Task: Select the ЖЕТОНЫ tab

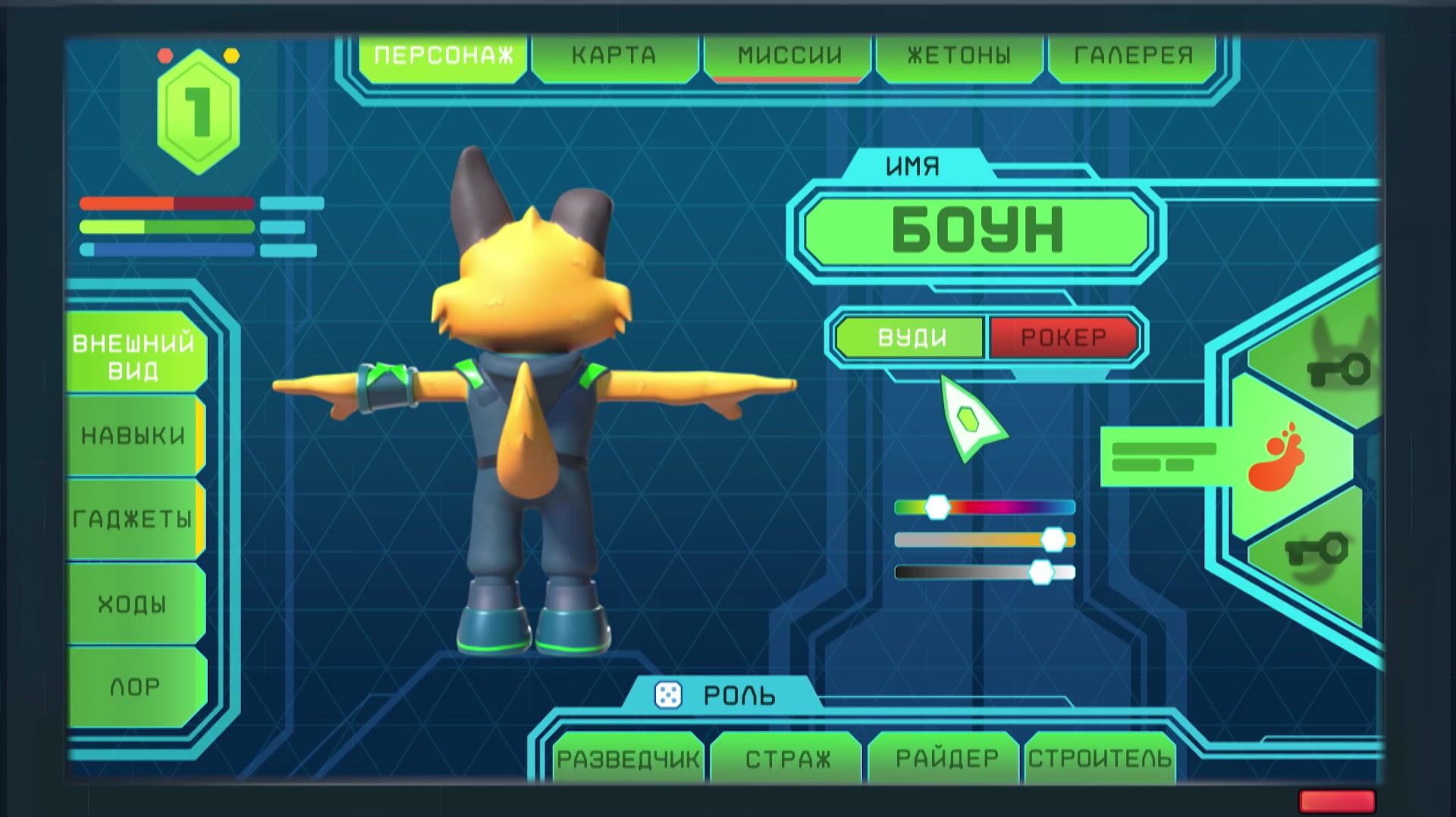Action: pos(959,55)
